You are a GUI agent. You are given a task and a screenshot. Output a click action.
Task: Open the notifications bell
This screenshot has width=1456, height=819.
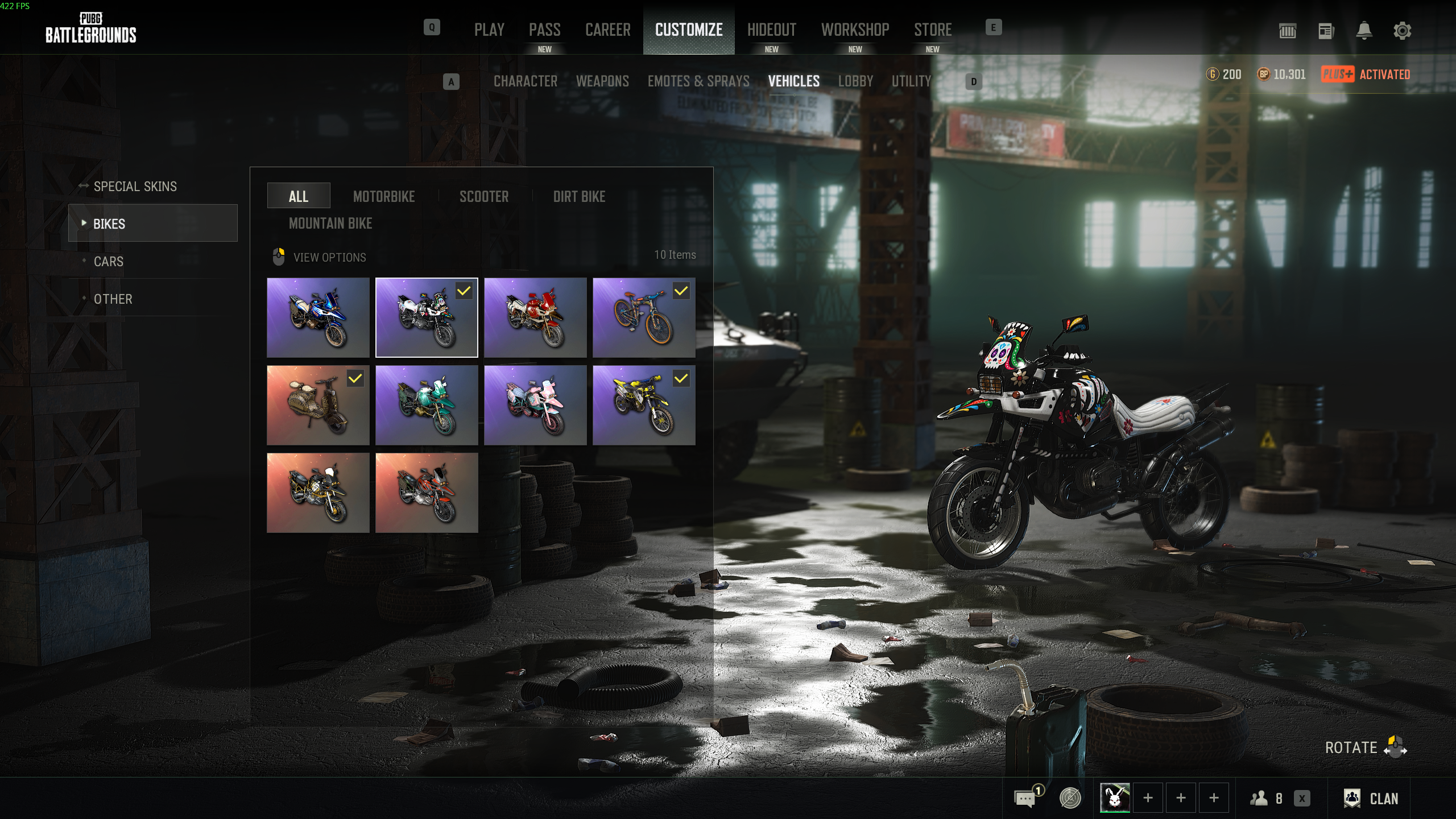point(1364,31)
